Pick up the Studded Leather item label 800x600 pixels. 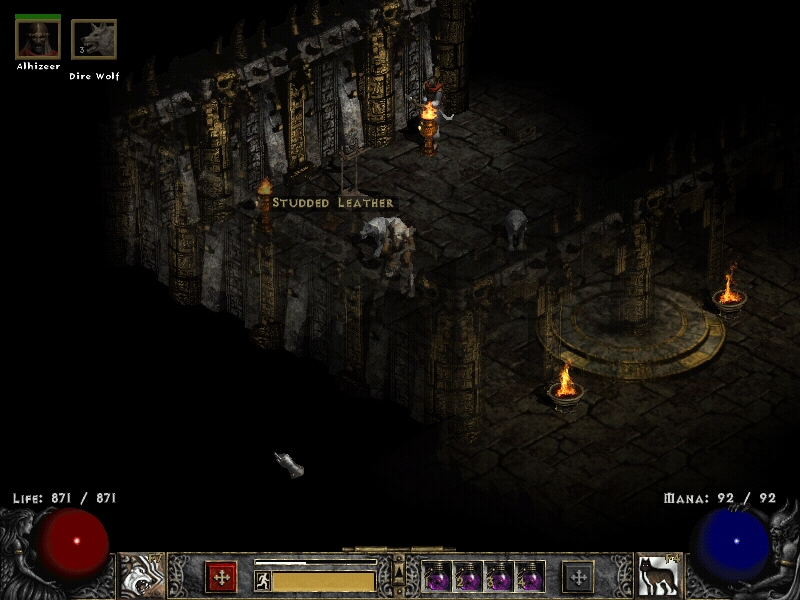click(333, 203)
